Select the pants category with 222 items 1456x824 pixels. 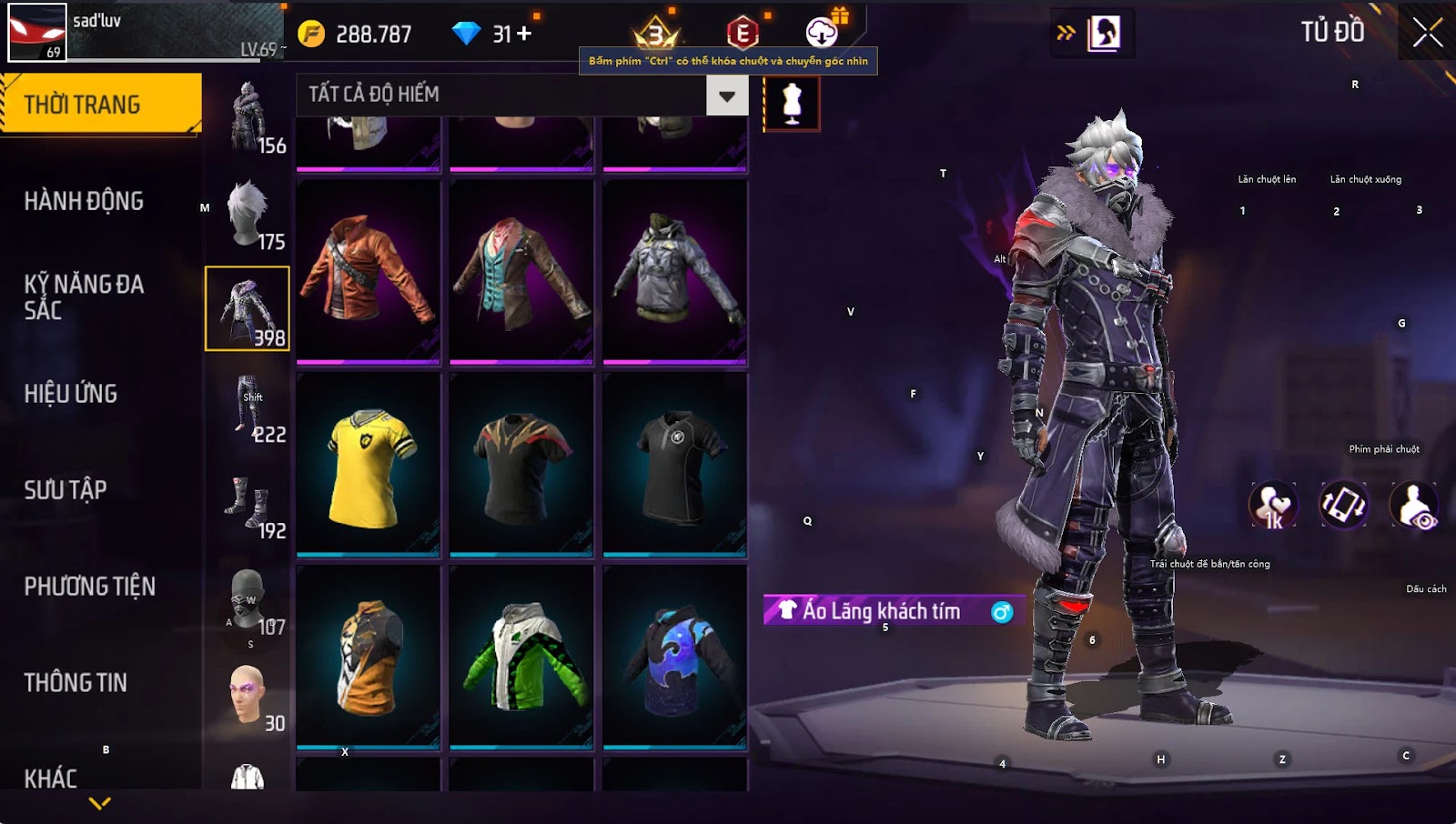click(x=248, y=407)
